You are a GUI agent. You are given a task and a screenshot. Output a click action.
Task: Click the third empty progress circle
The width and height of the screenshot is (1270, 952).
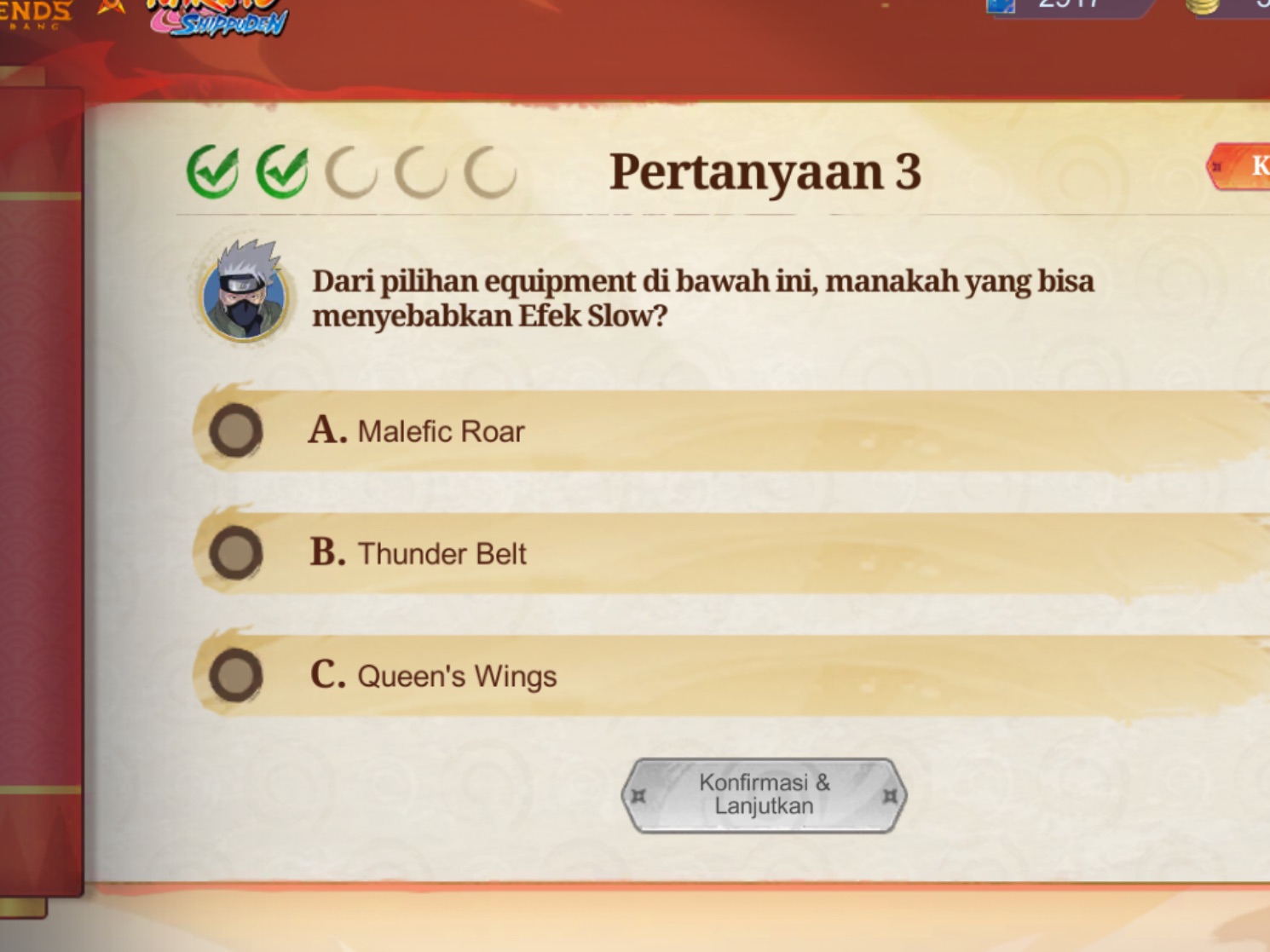click(353, 169)
